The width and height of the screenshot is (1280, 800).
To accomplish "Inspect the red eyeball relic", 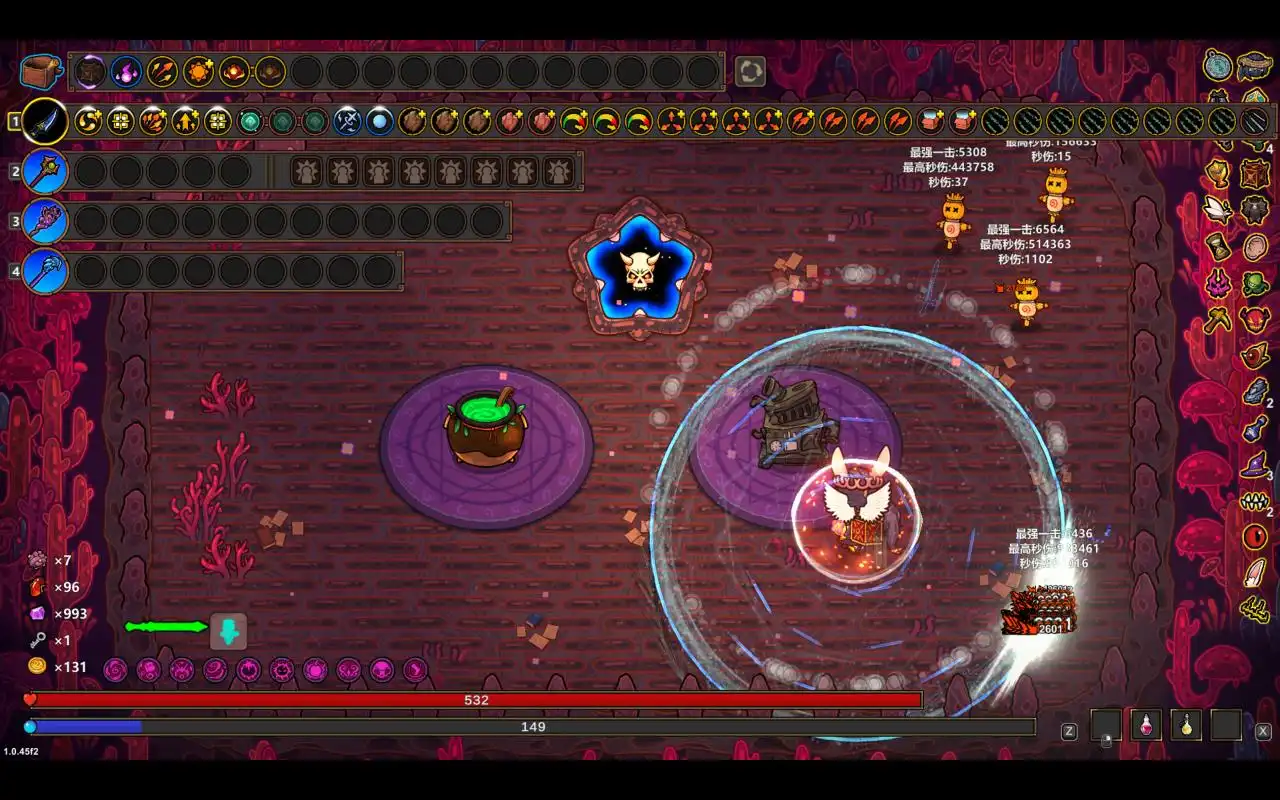I will point(1255,537).
